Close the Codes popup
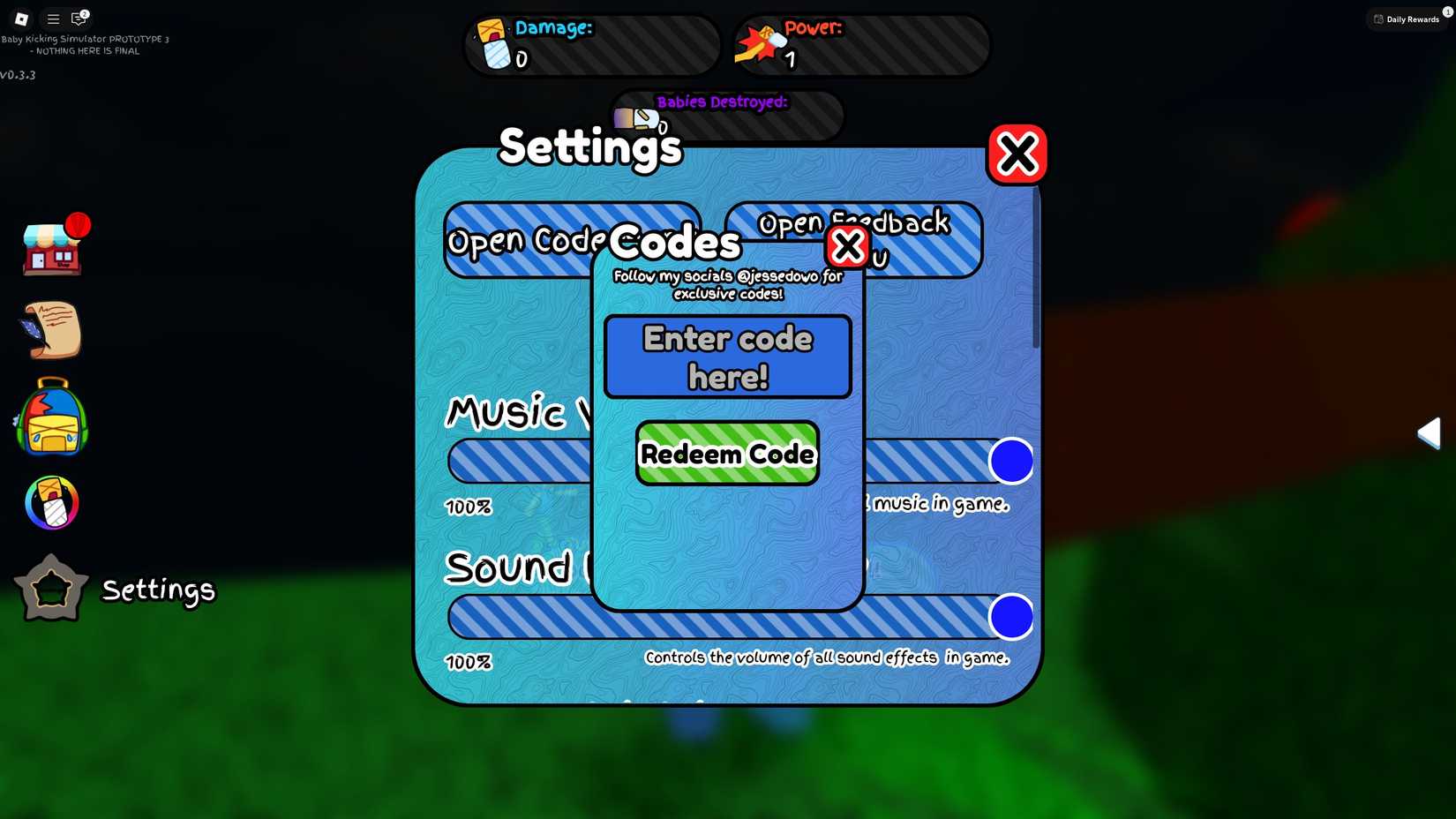Screen dimensions: 1456x819 point(847,246)
